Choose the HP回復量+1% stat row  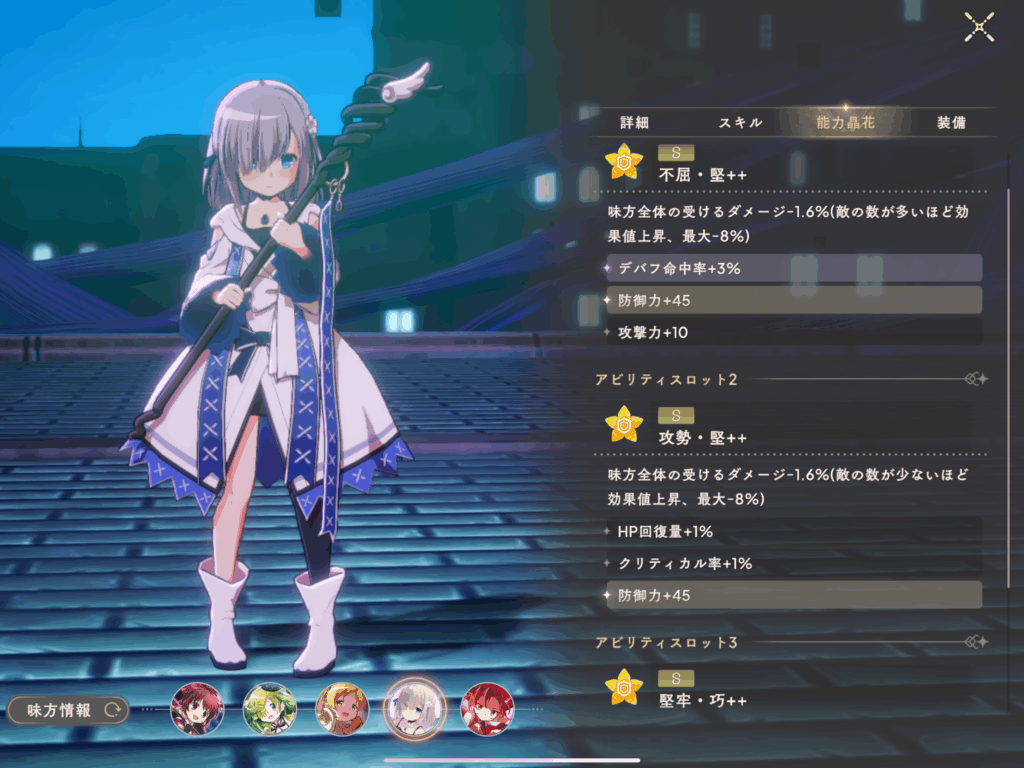[794, 531]
